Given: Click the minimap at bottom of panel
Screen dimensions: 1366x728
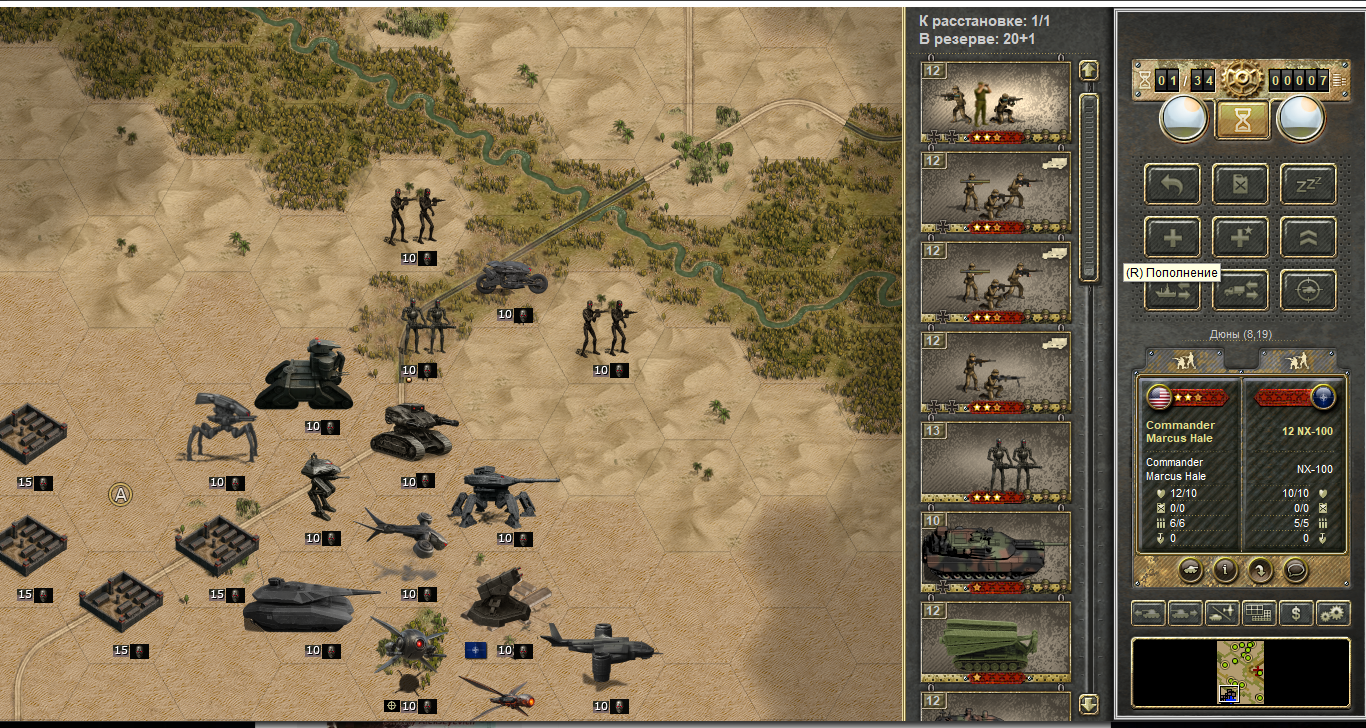Looking at the screenshot, I should [x=1240, y=672].
